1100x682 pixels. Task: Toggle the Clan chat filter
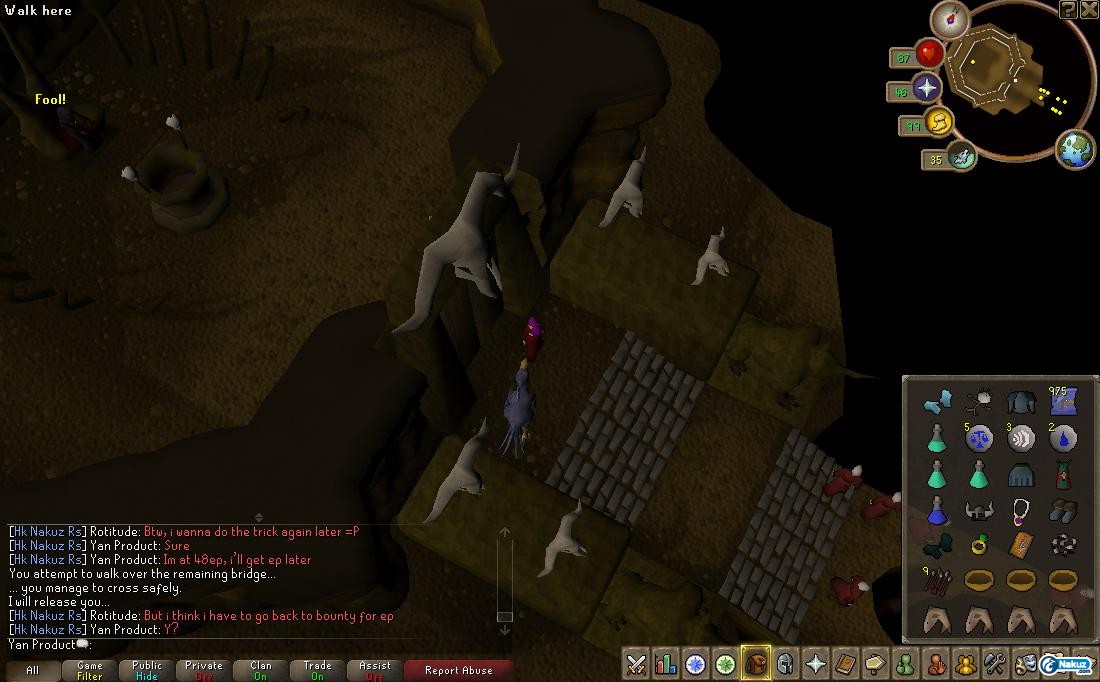tap(261, 670)
